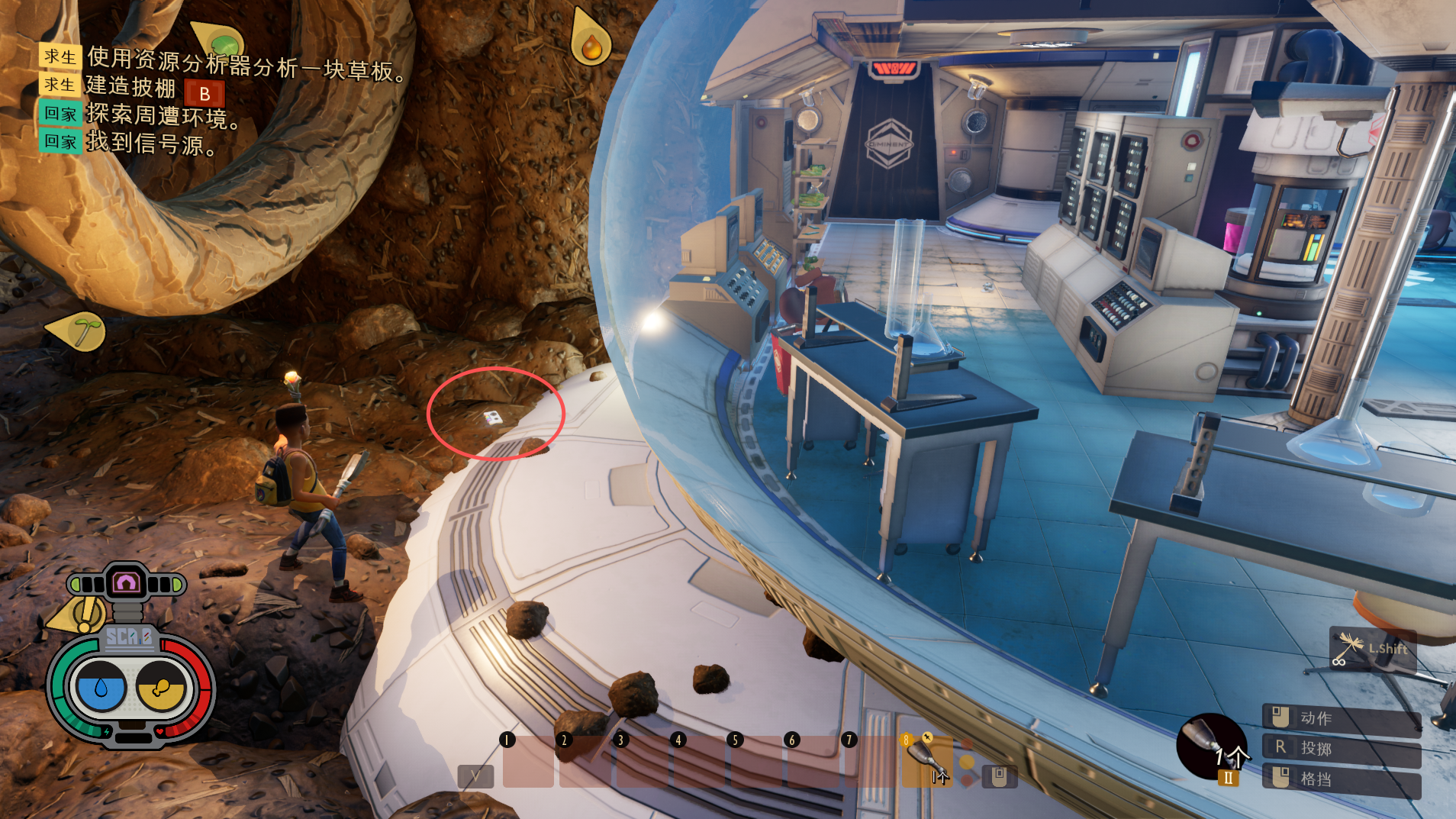Image resolution: width=1456 pixels, height=819 pixels.
Task: Click the dandelion tuft glide icon
Action: pos(1348,650)
